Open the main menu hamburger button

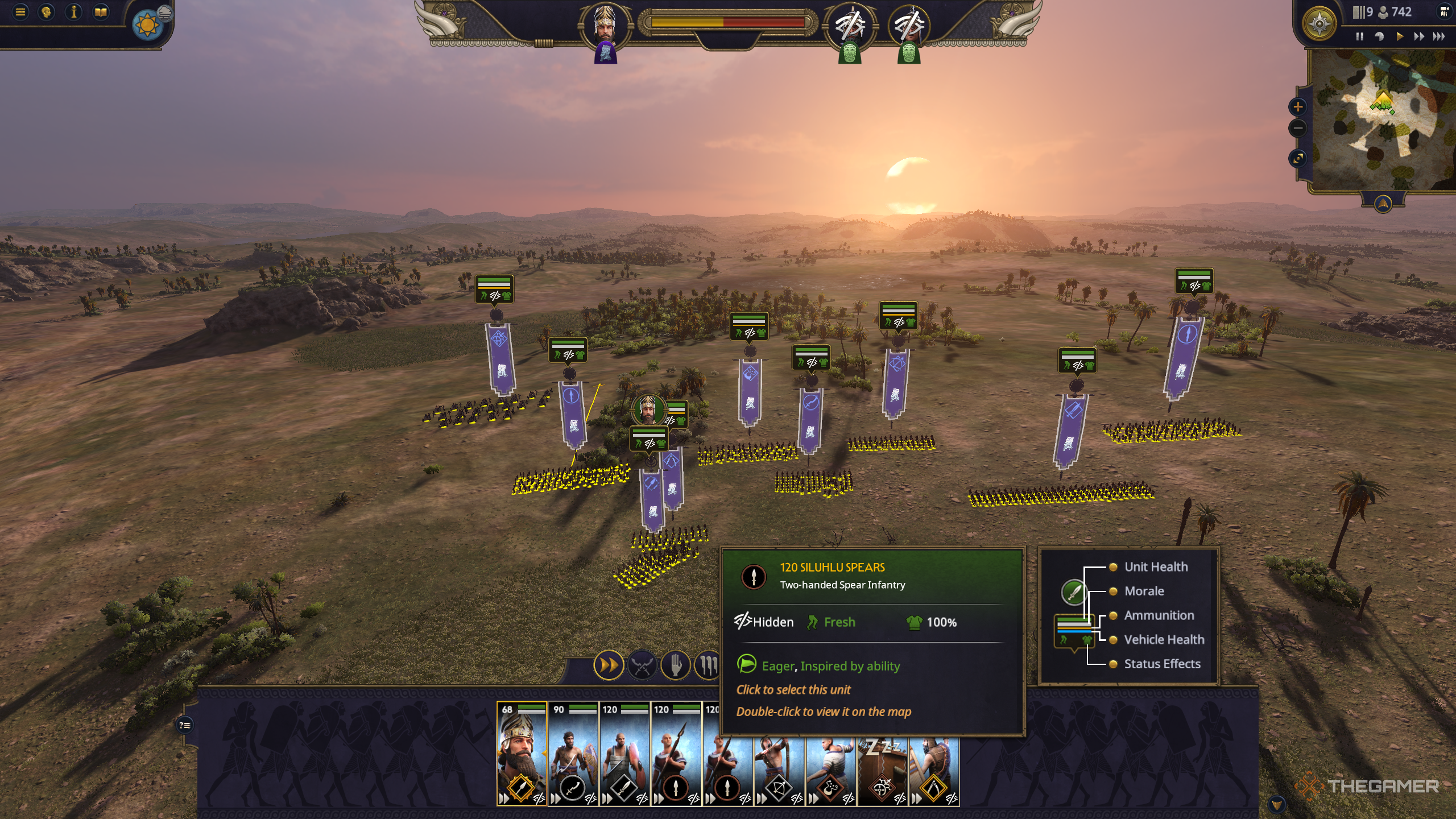[x=20, y=12]
